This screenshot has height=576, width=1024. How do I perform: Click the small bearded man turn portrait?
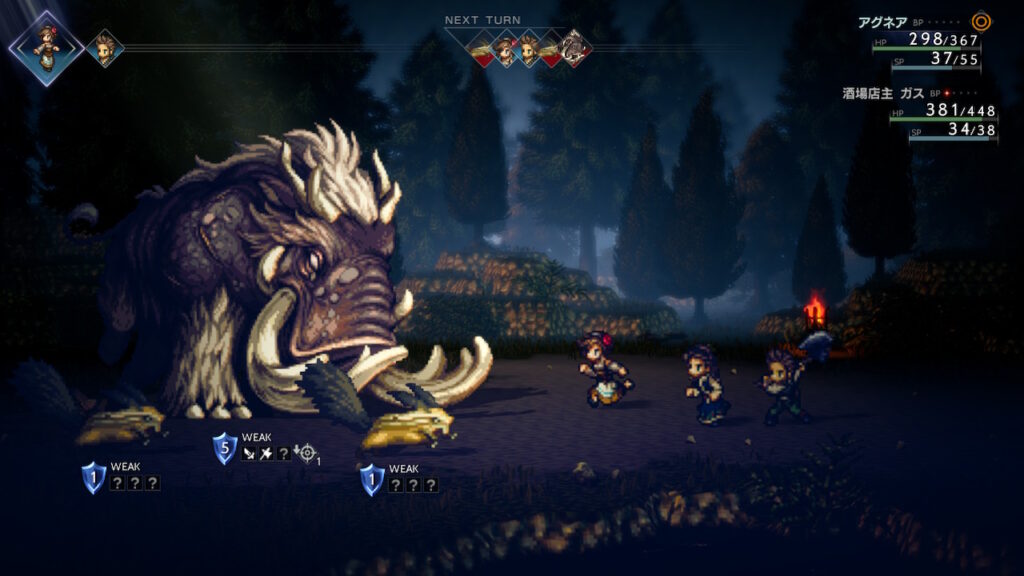[x=104, y=48]
